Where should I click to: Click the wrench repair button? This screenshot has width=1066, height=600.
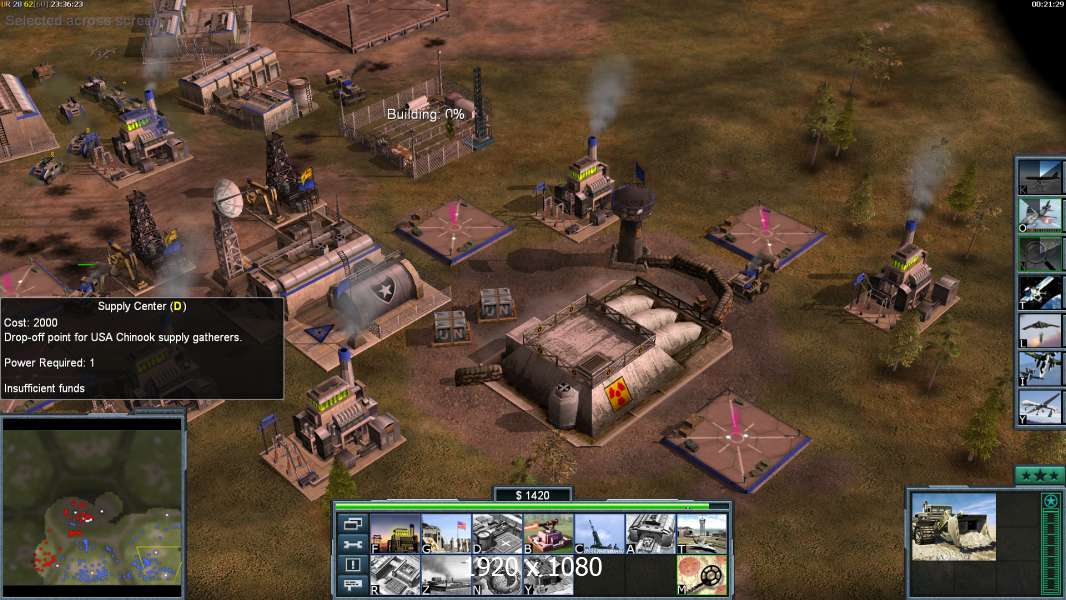point(352,545)
